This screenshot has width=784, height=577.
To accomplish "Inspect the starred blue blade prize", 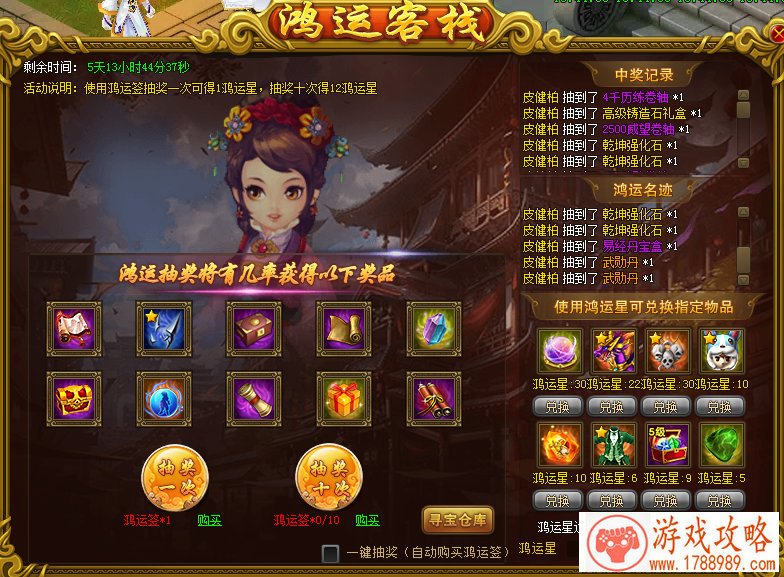I will 164,327.
